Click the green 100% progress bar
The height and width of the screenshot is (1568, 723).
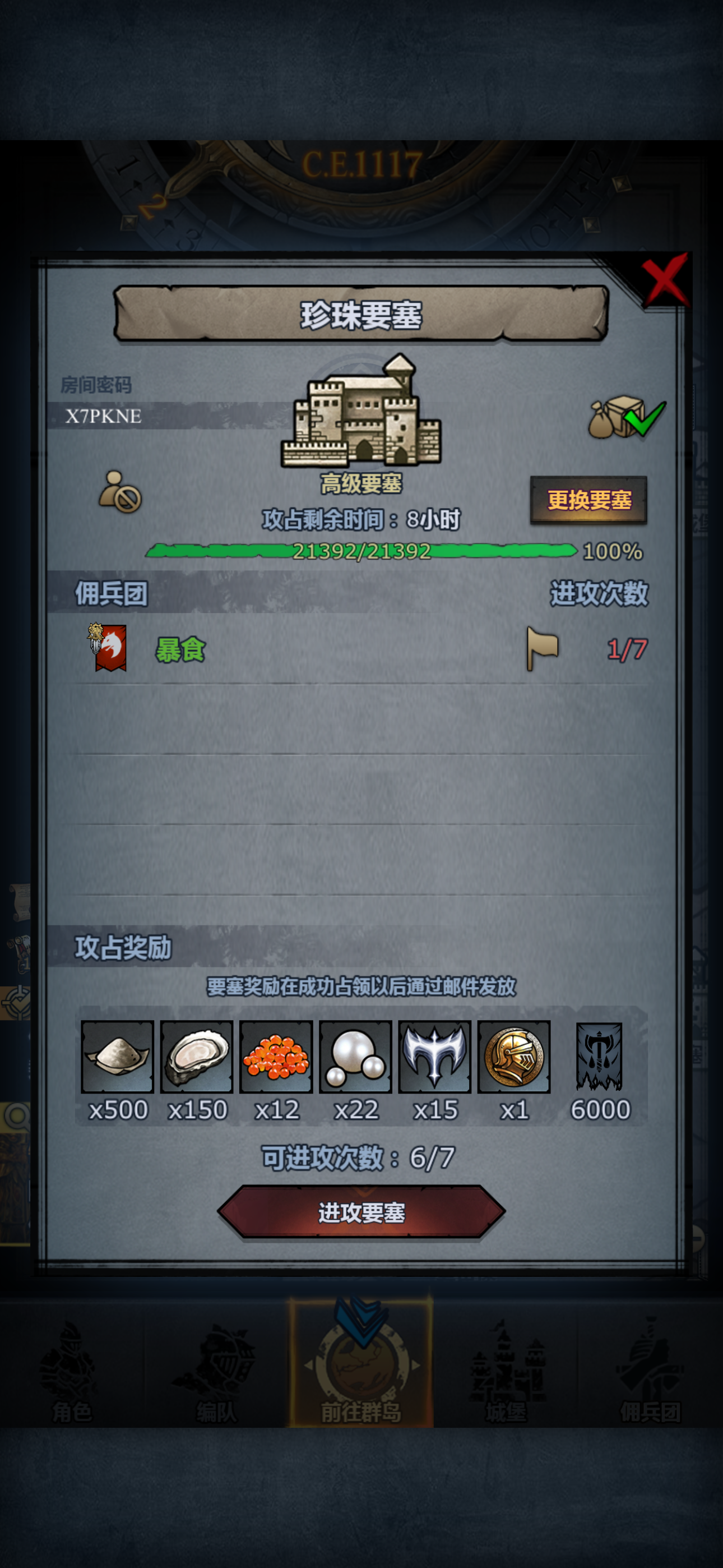click(361, 551)
